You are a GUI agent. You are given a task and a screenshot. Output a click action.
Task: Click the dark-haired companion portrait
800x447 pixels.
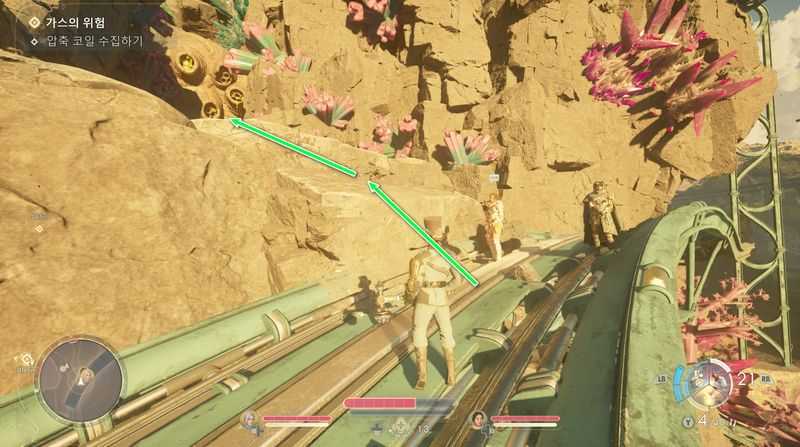[478, 420]
